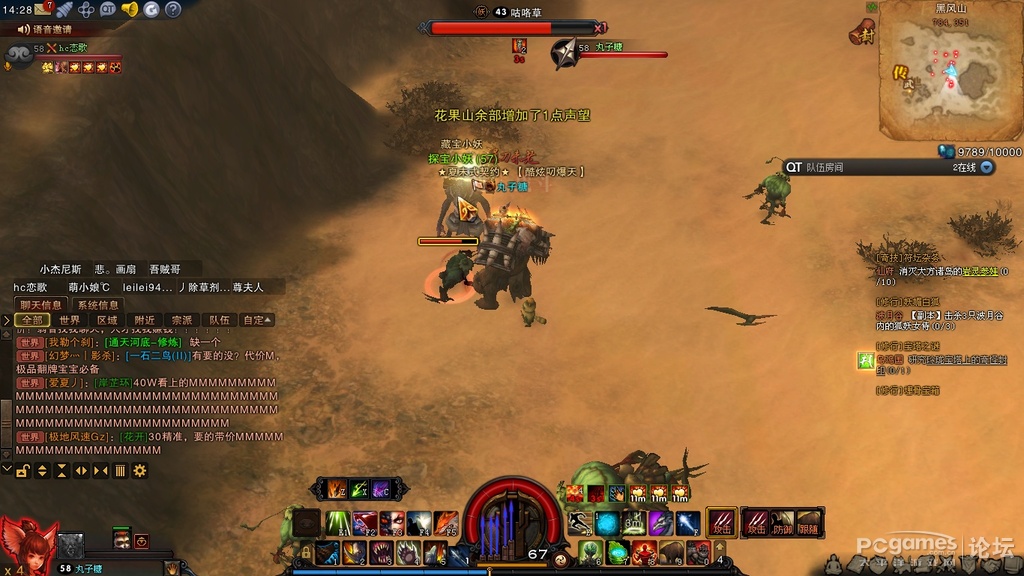The height and width of the screenshot is (576, 1024).
Task: Open chat settings gear icon
Action: (140, 470)
